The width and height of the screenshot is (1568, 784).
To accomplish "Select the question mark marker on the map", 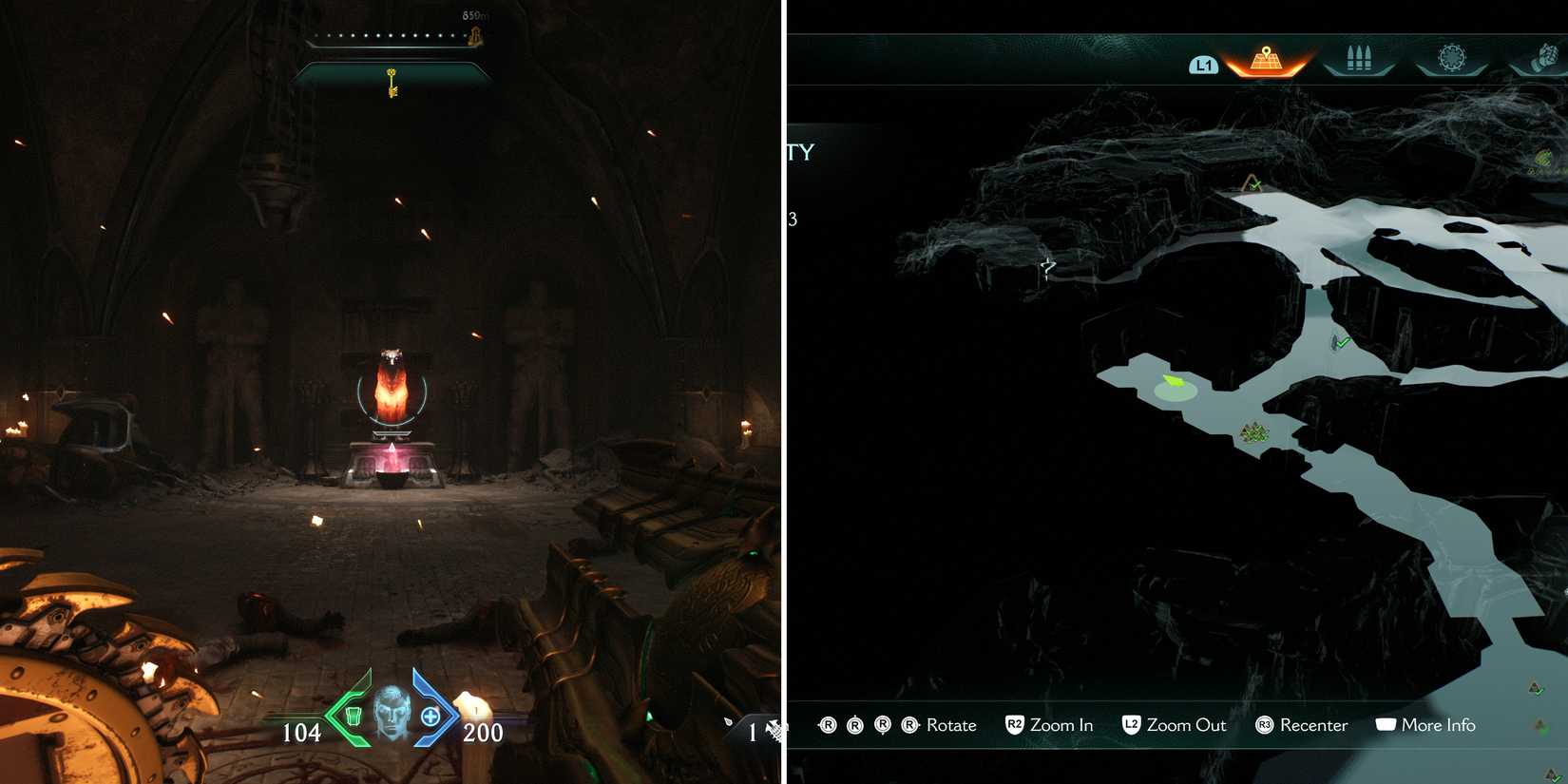I will coord(1045,270).
